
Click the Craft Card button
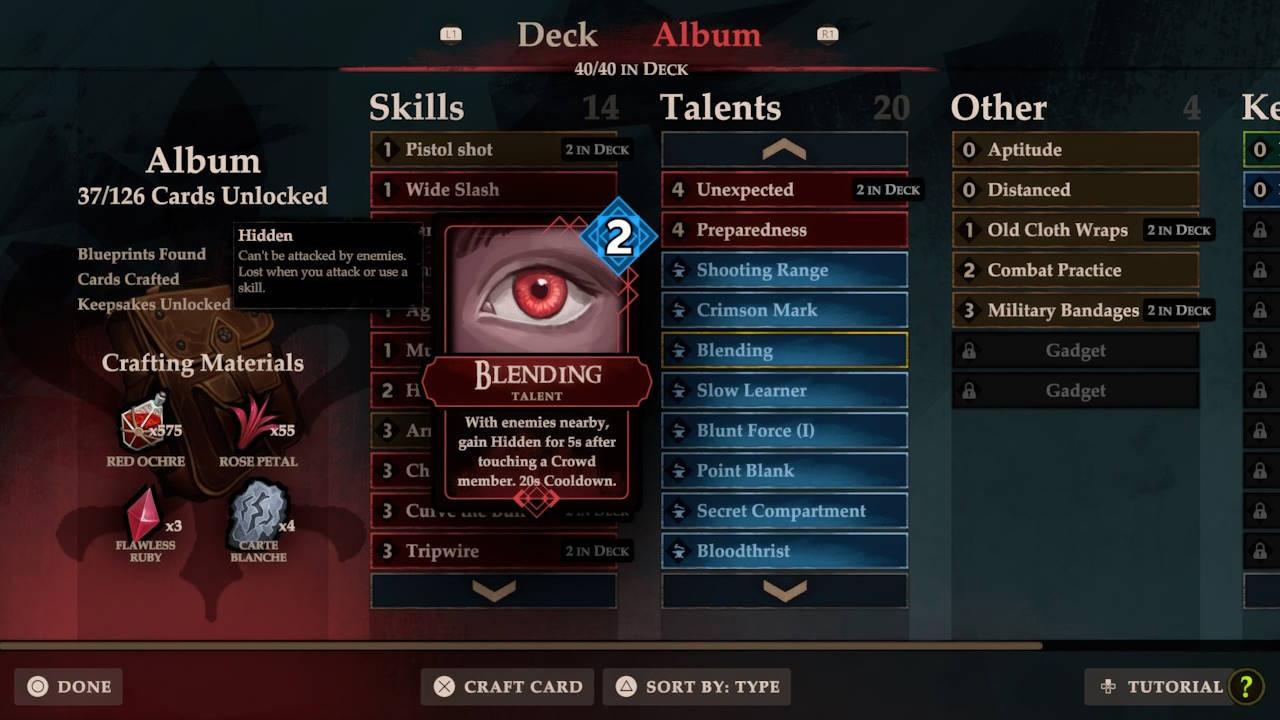coord(507,687)
